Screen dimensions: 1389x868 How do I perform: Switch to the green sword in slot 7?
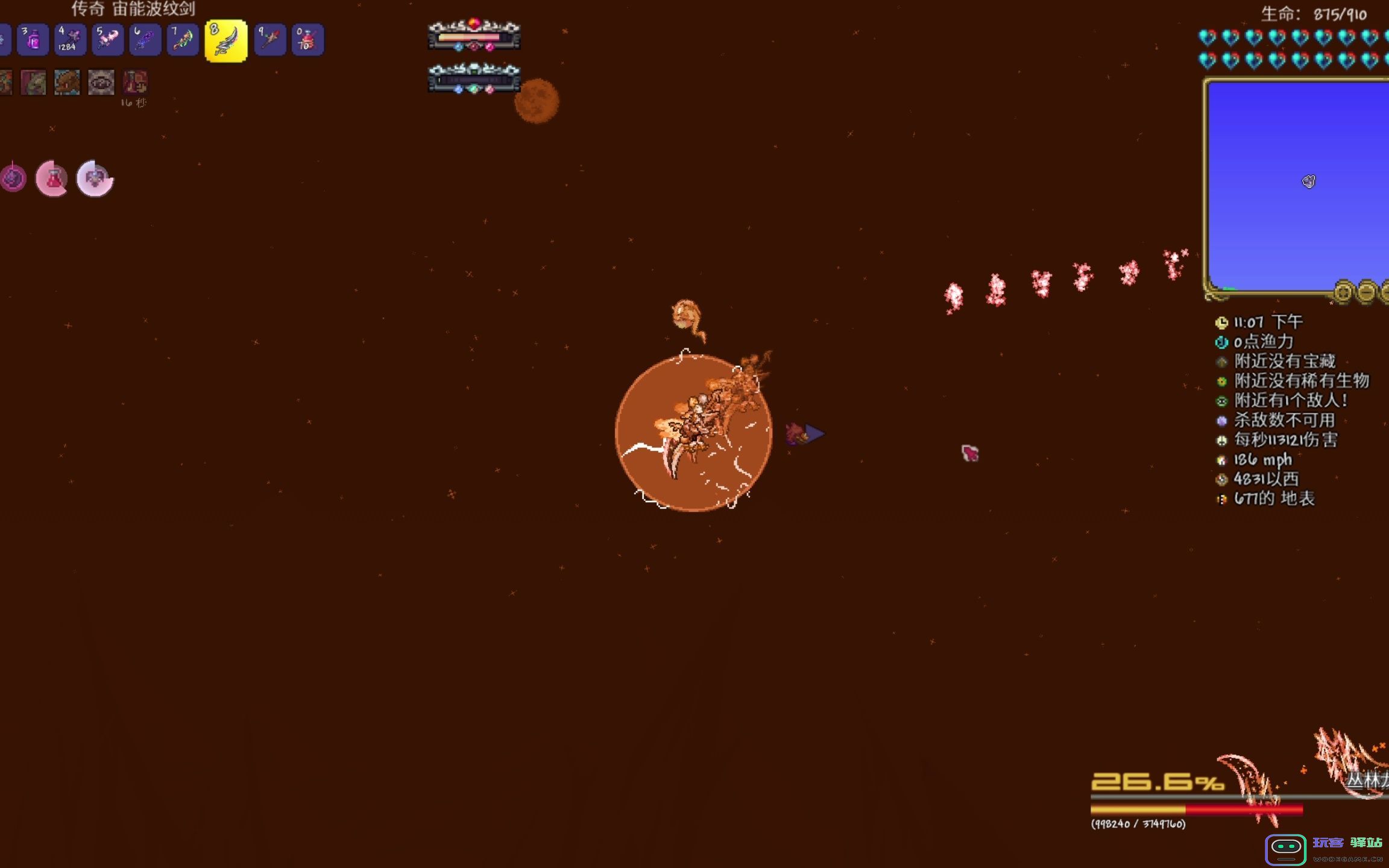click(x=182, y=40)
